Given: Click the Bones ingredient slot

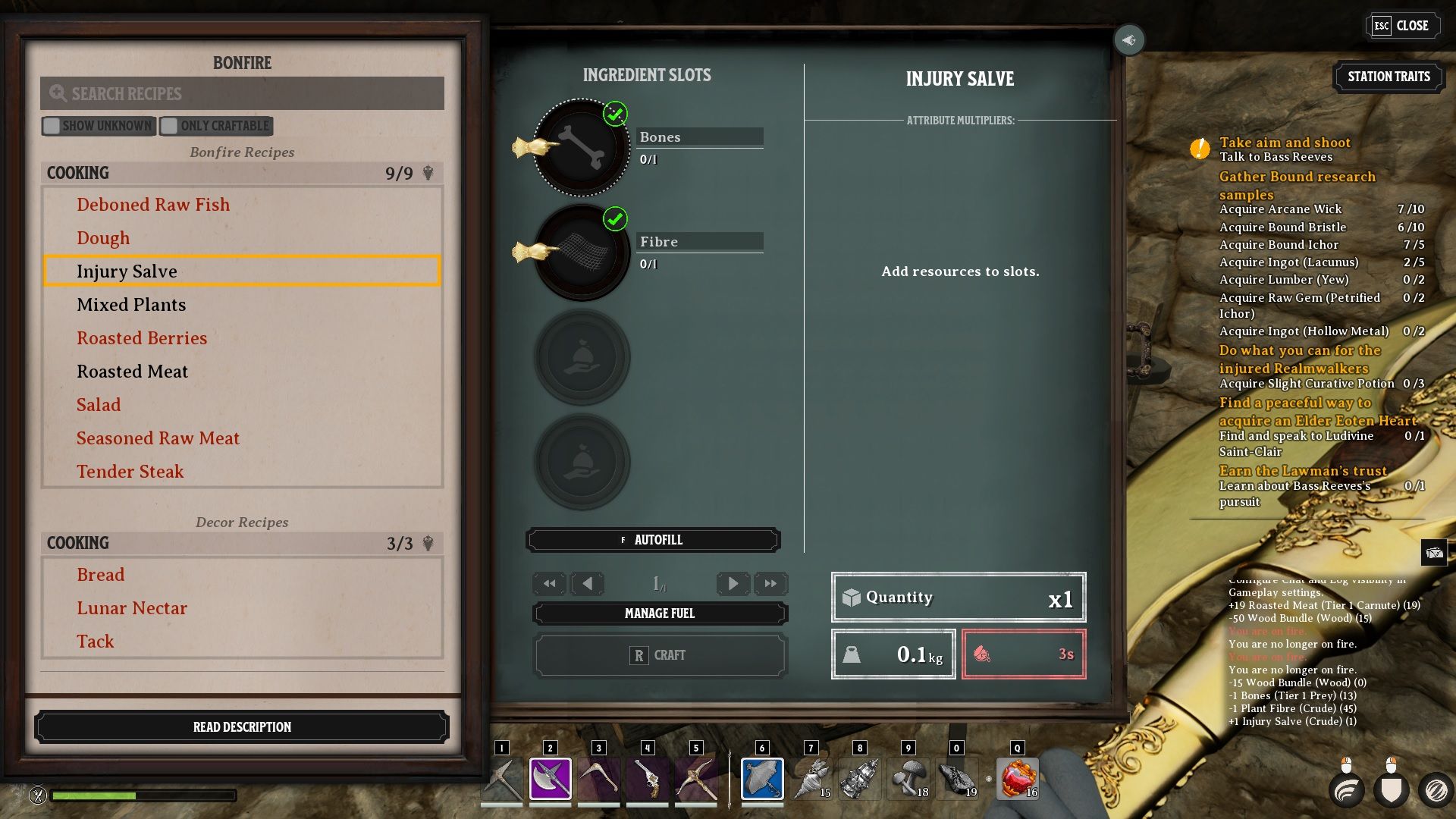Looking at the screenshot, I should click(x=582, y=147).
